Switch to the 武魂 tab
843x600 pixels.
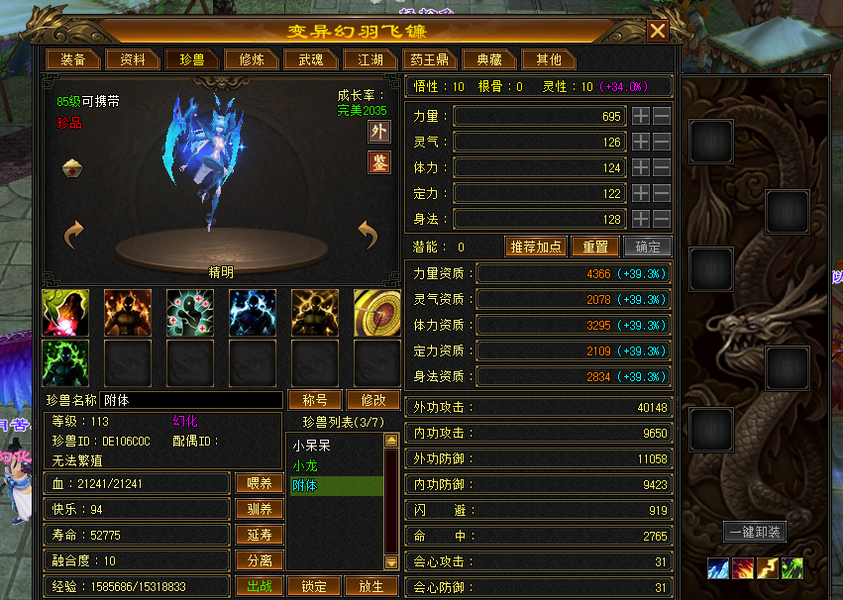pos(304,60)
